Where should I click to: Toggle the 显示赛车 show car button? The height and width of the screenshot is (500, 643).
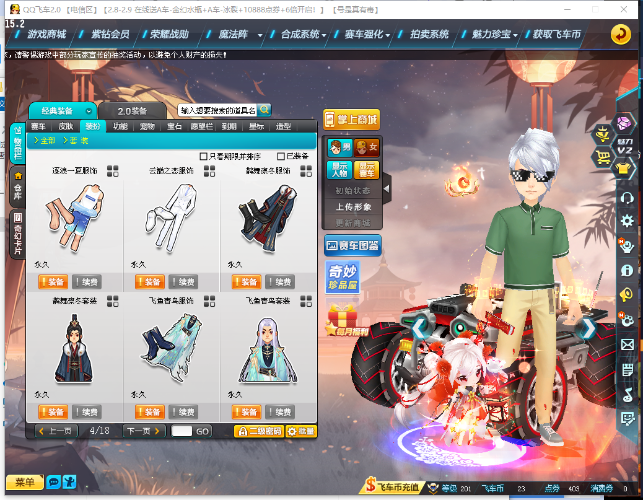coord(366,169)
